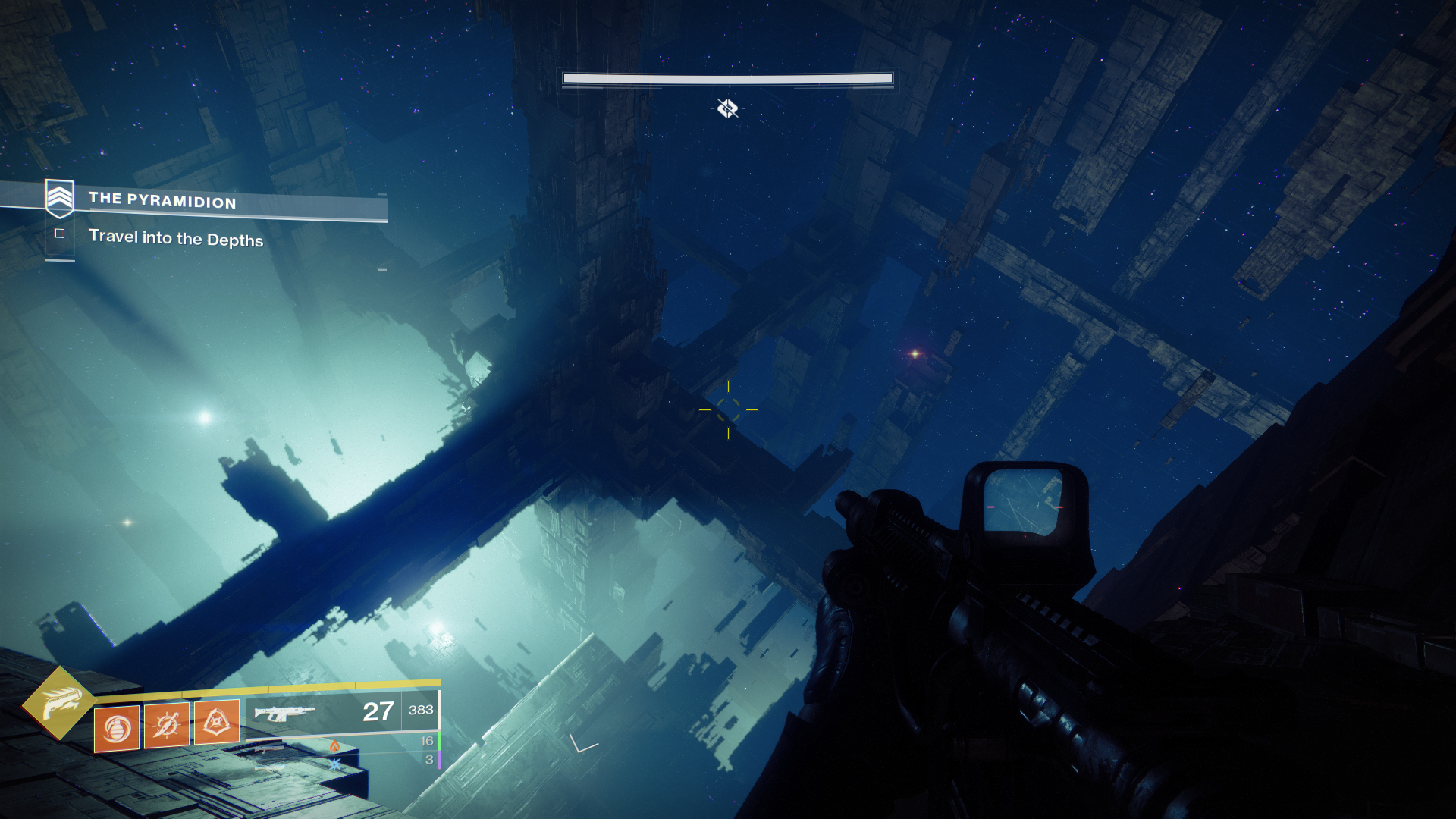Viewport: 1456px width, 819px height.
Task: Switch to the arc power weapon
Action: [x=334, y=764]
